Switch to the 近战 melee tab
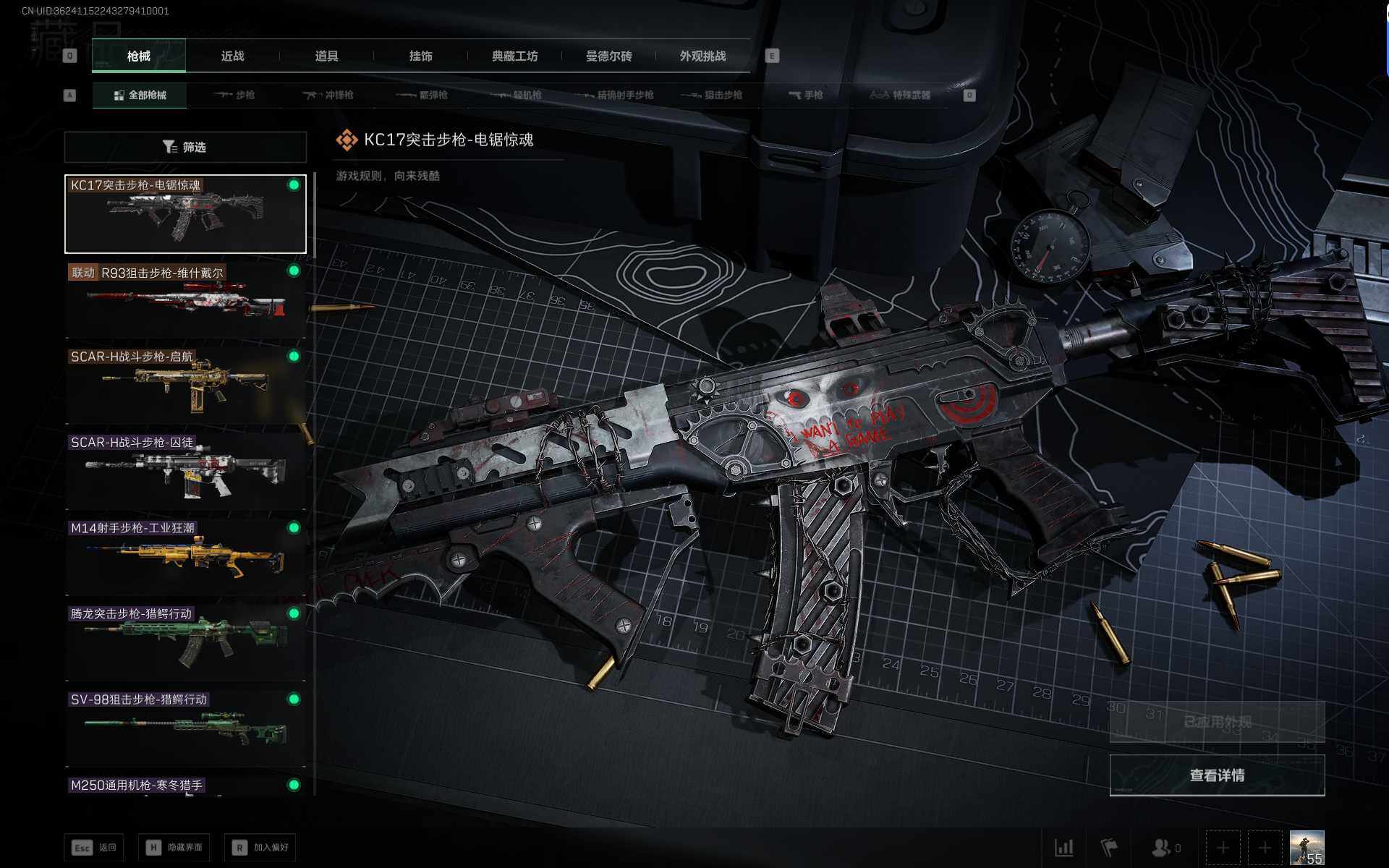 click(232, 56)
